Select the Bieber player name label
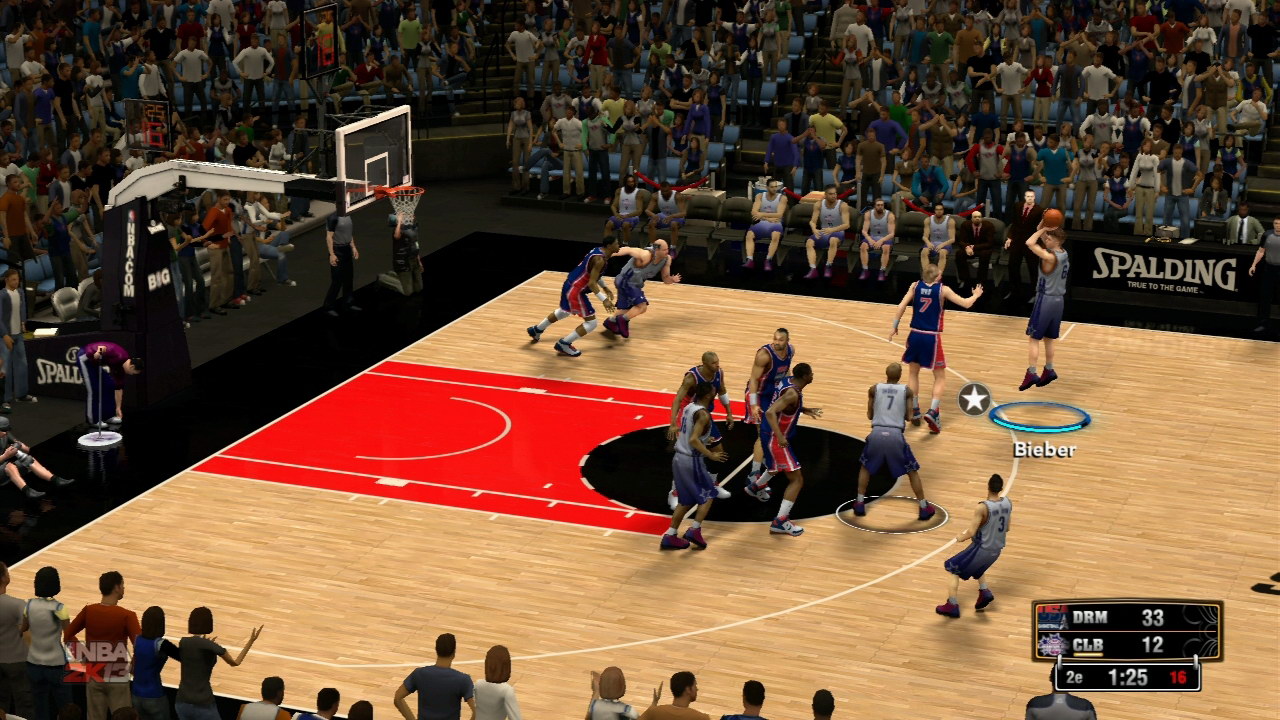The image size is (1280, 720). tap(1045, 449)
